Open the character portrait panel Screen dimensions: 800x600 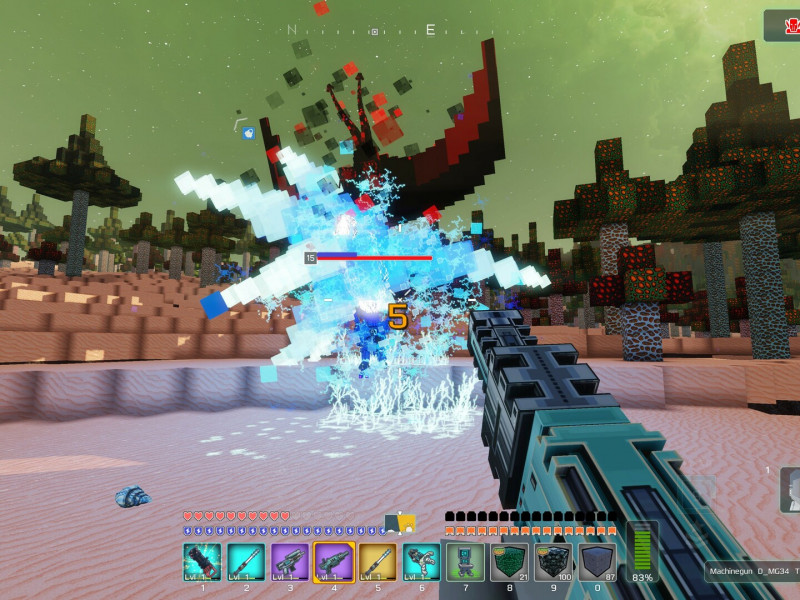[x=791, y=491]
